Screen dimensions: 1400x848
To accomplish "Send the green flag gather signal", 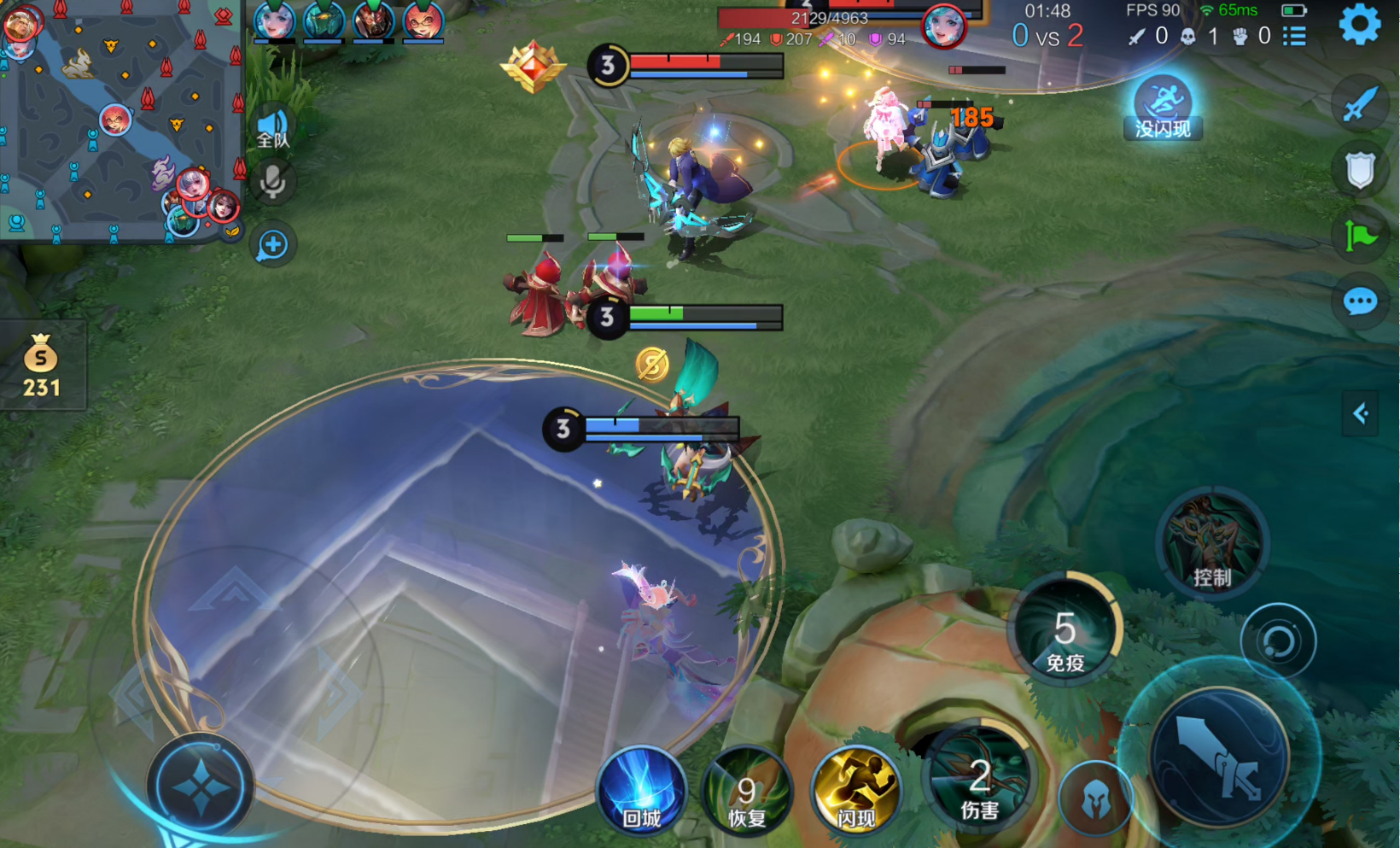I will [1360, 236].
